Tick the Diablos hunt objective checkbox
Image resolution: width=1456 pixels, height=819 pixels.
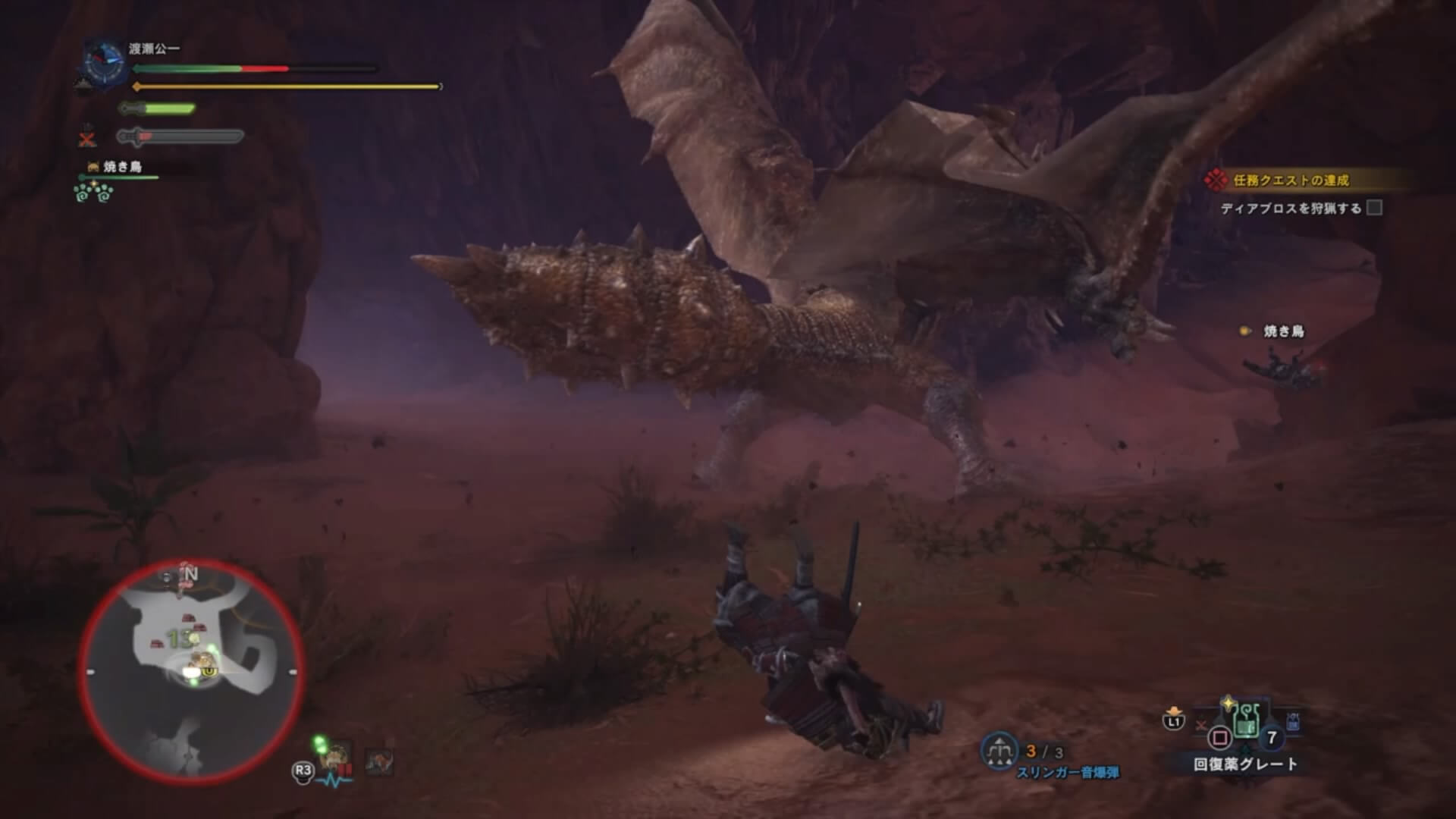coord(1374,208)
